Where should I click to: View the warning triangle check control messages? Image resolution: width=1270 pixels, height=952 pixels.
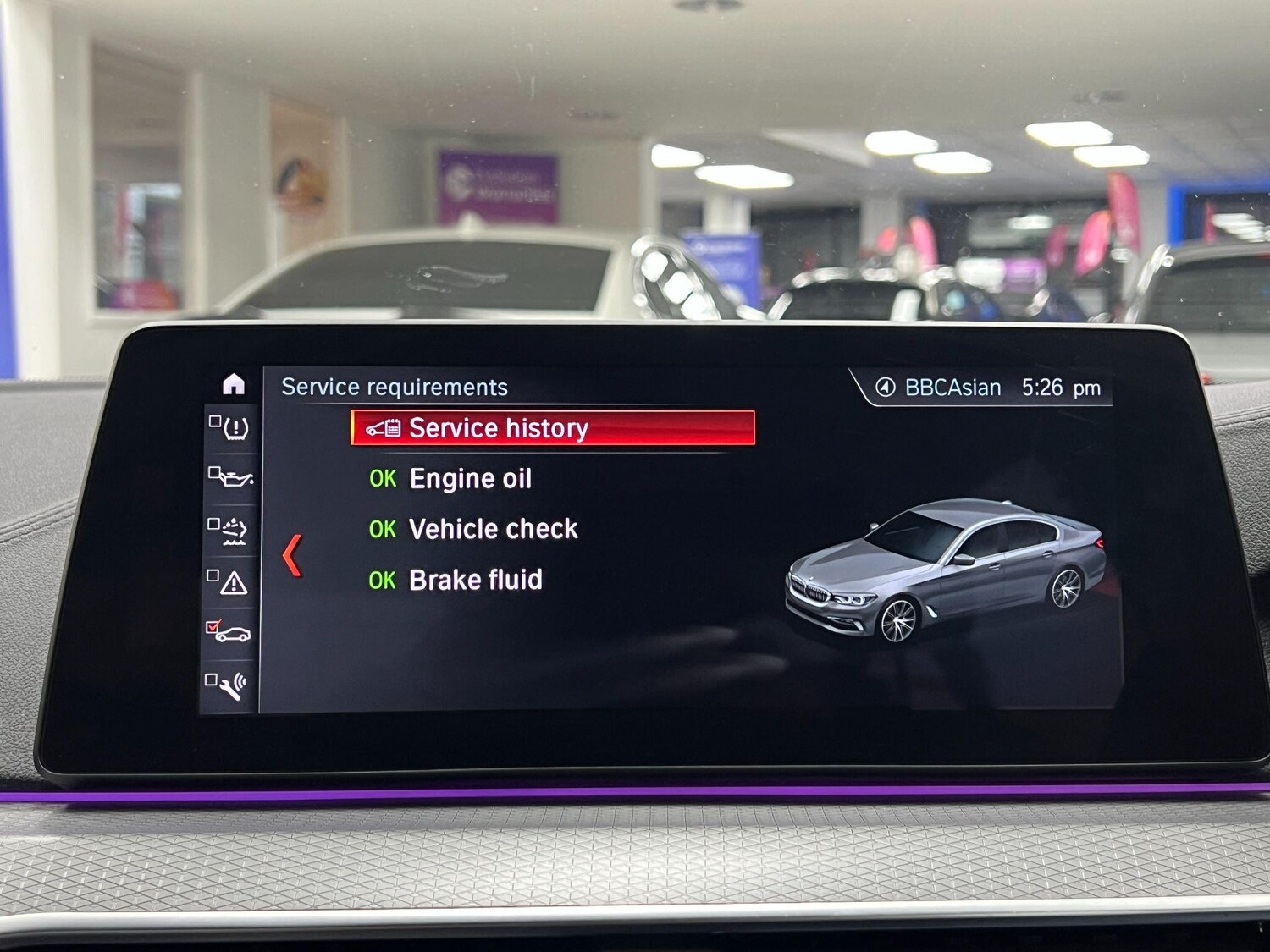[x=230, y=581]
